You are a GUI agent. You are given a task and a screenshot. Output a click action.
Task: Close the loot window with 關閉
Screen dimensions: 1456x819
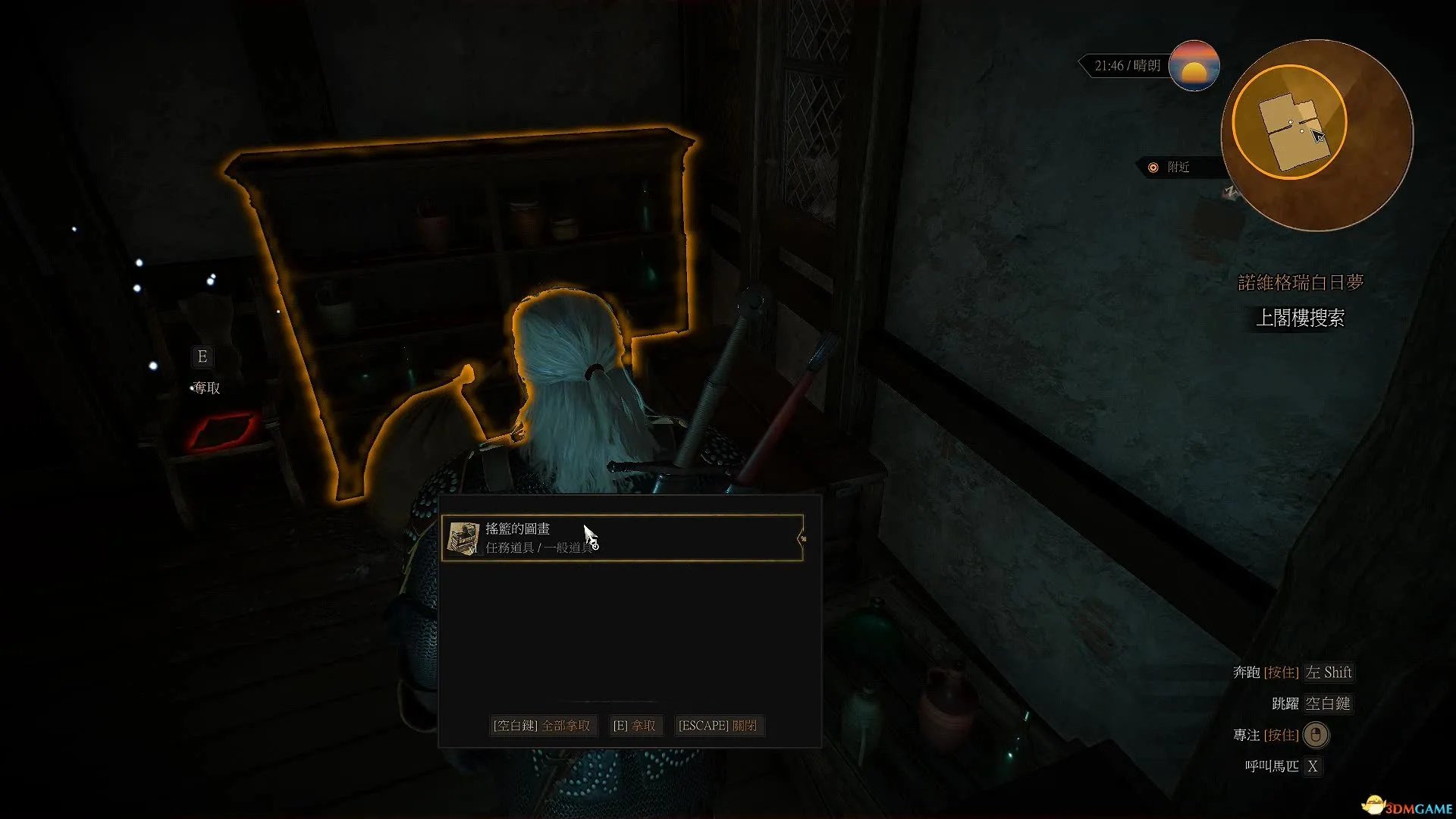click(717, 726)
